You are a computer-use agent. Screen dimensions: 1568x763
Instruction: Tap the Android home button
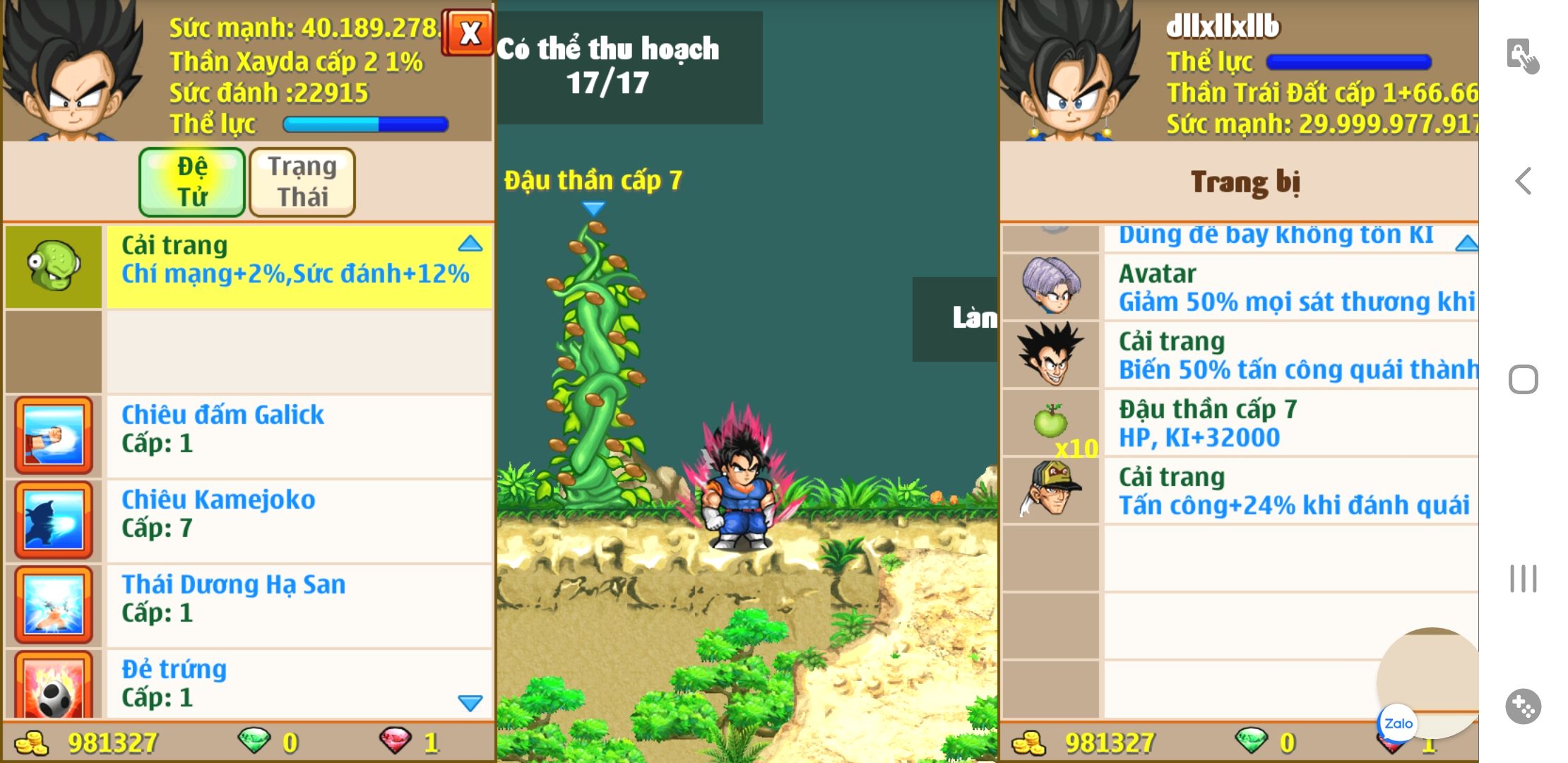click(x=1524, y=380)
